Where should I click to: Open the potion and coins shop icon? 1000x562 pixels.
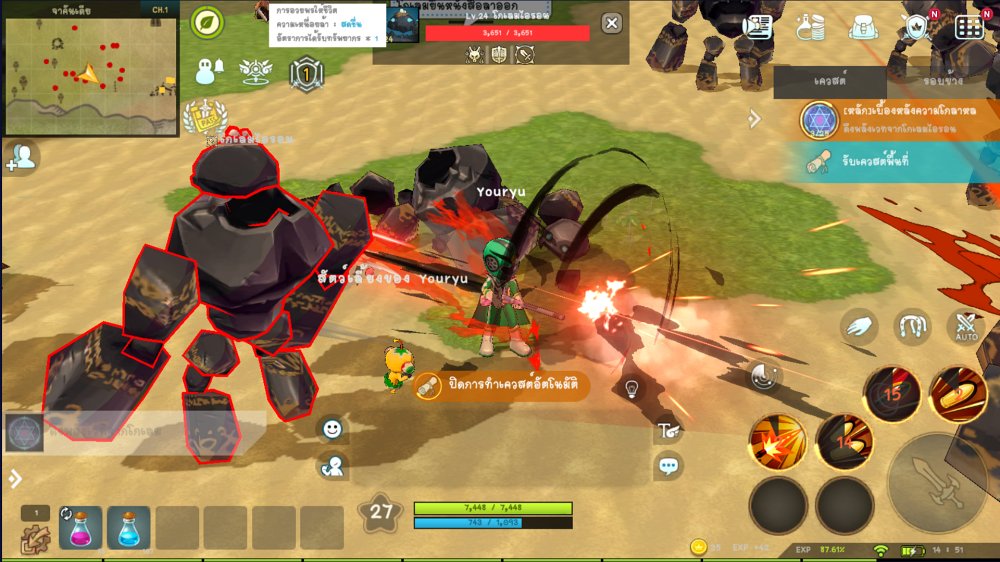click(x=811, y=27)
